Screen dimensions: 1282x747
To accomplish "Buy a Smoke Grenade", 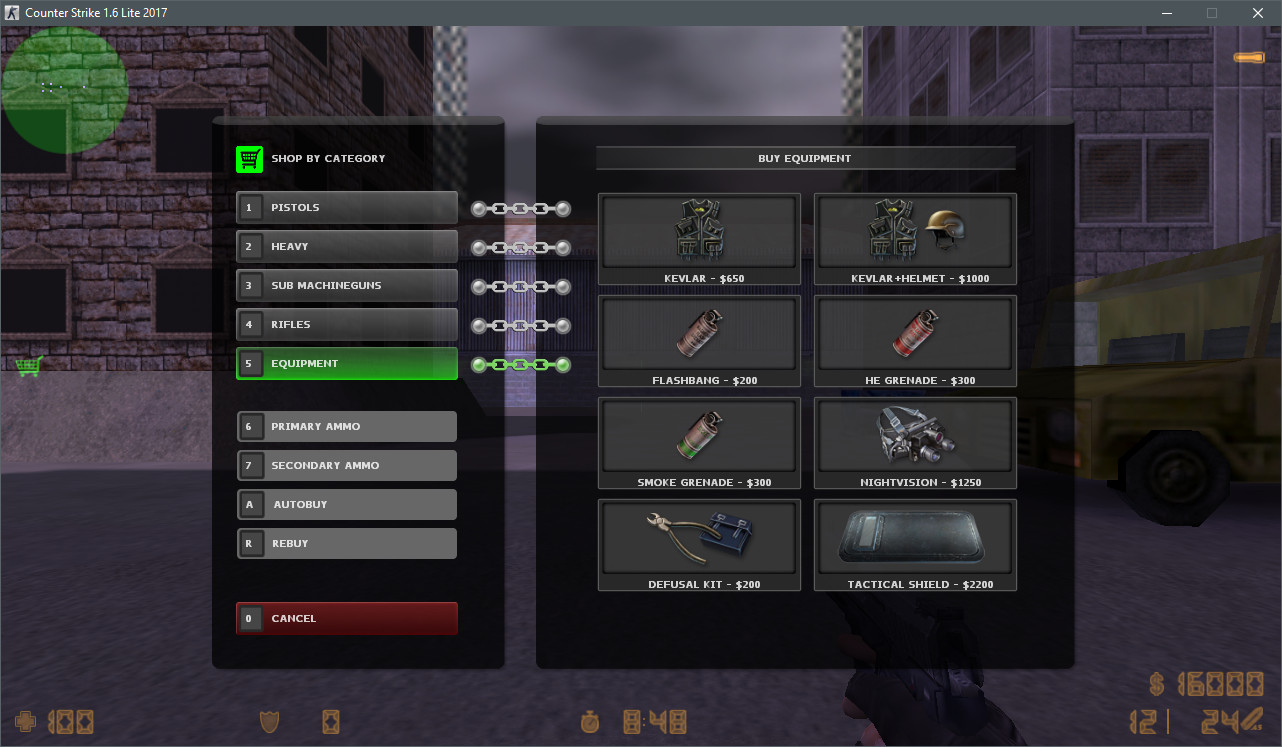I will (699, 442).
